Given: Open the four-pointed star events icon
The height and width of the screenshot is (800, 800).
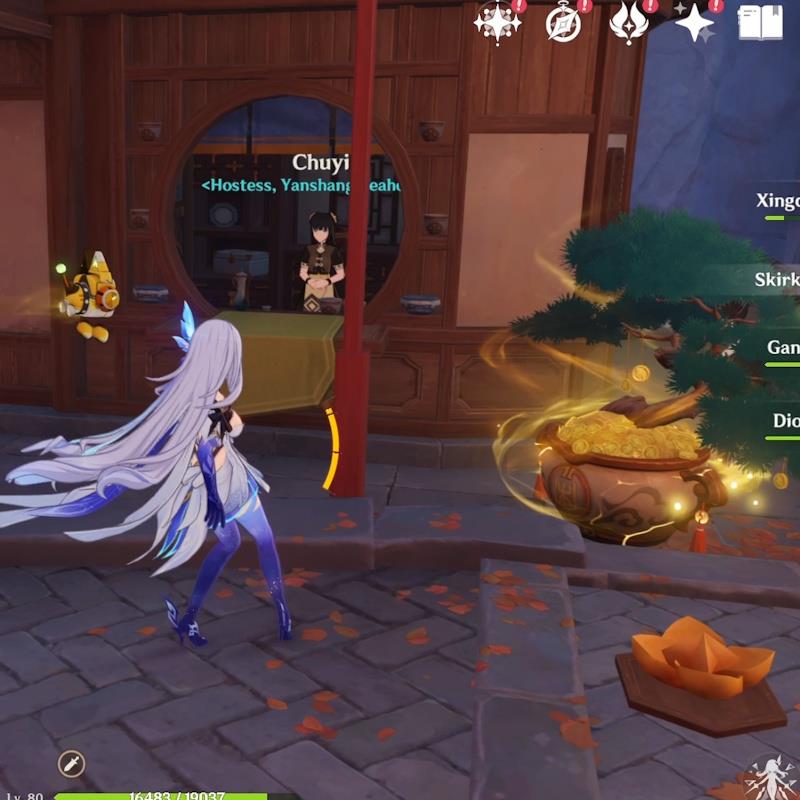Looking at the screenshot, I should click(497, 22).
